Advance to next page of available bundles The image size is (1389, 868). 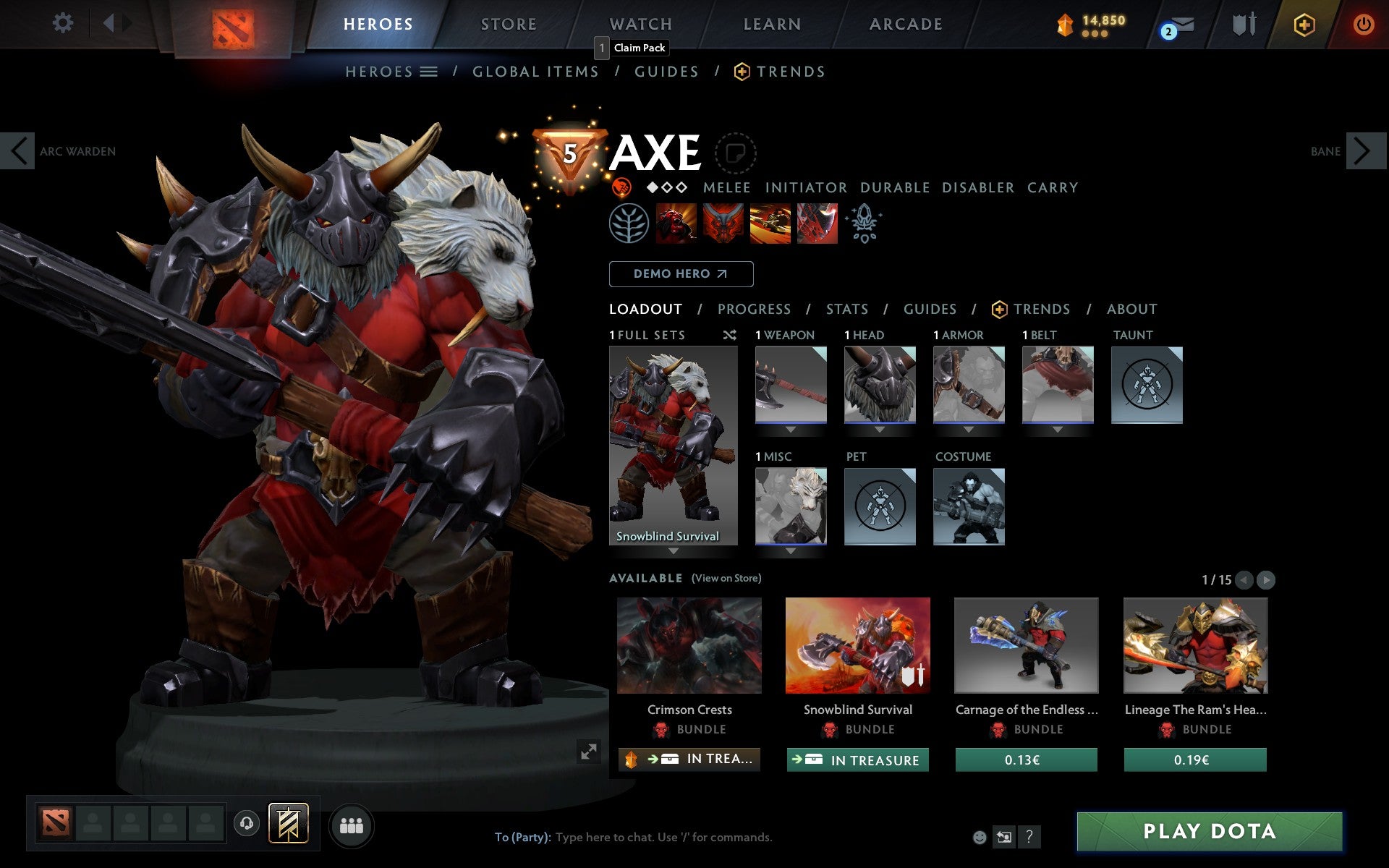click(x=1266, y=579)
